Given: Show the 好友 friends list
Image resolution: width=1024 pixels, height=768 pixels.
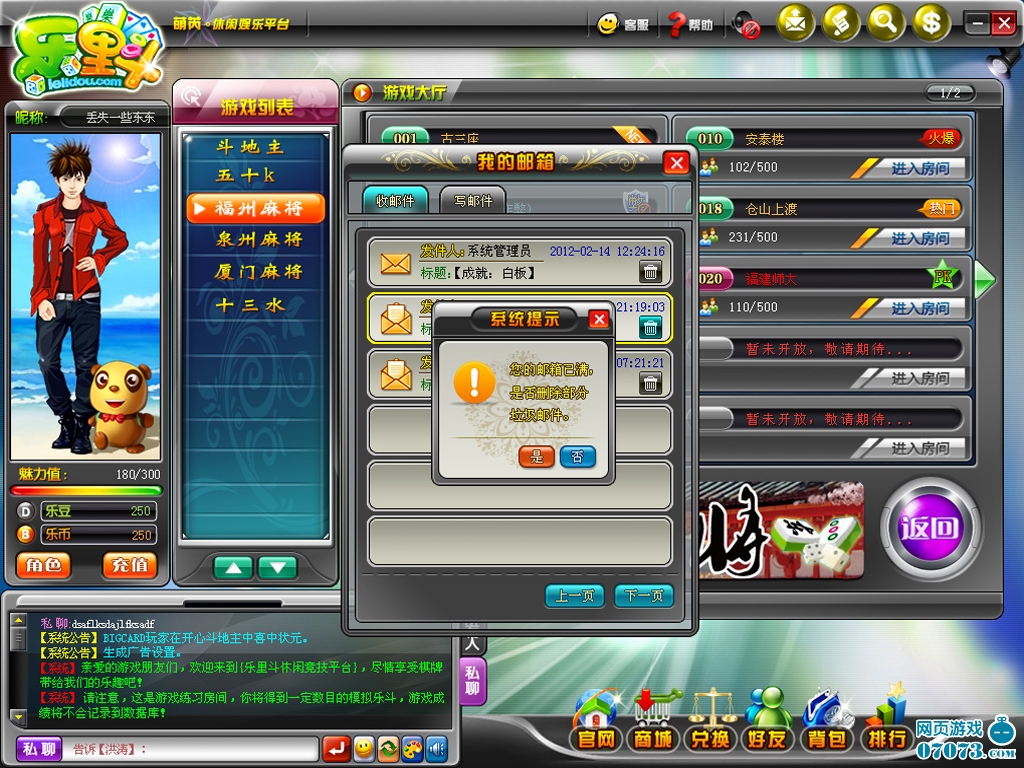Looking at the screenshot, I should (x=768, y=739).
